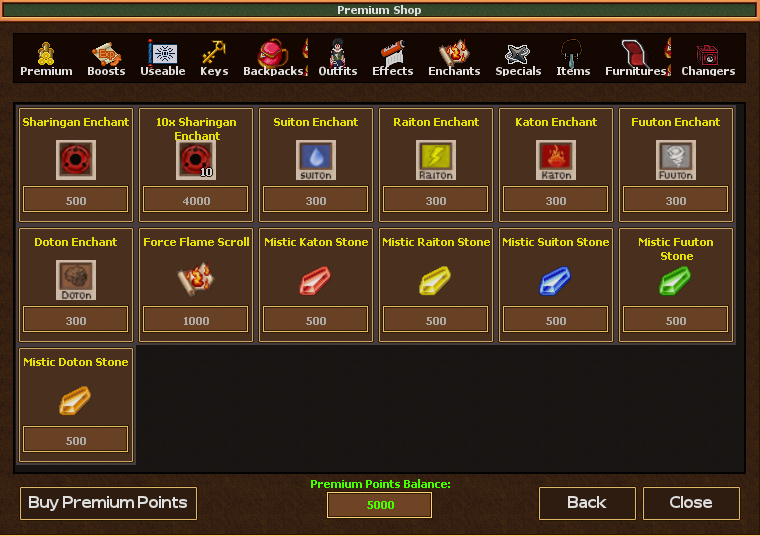Choose the Sharingan Enchant for 500

point(76,160)
